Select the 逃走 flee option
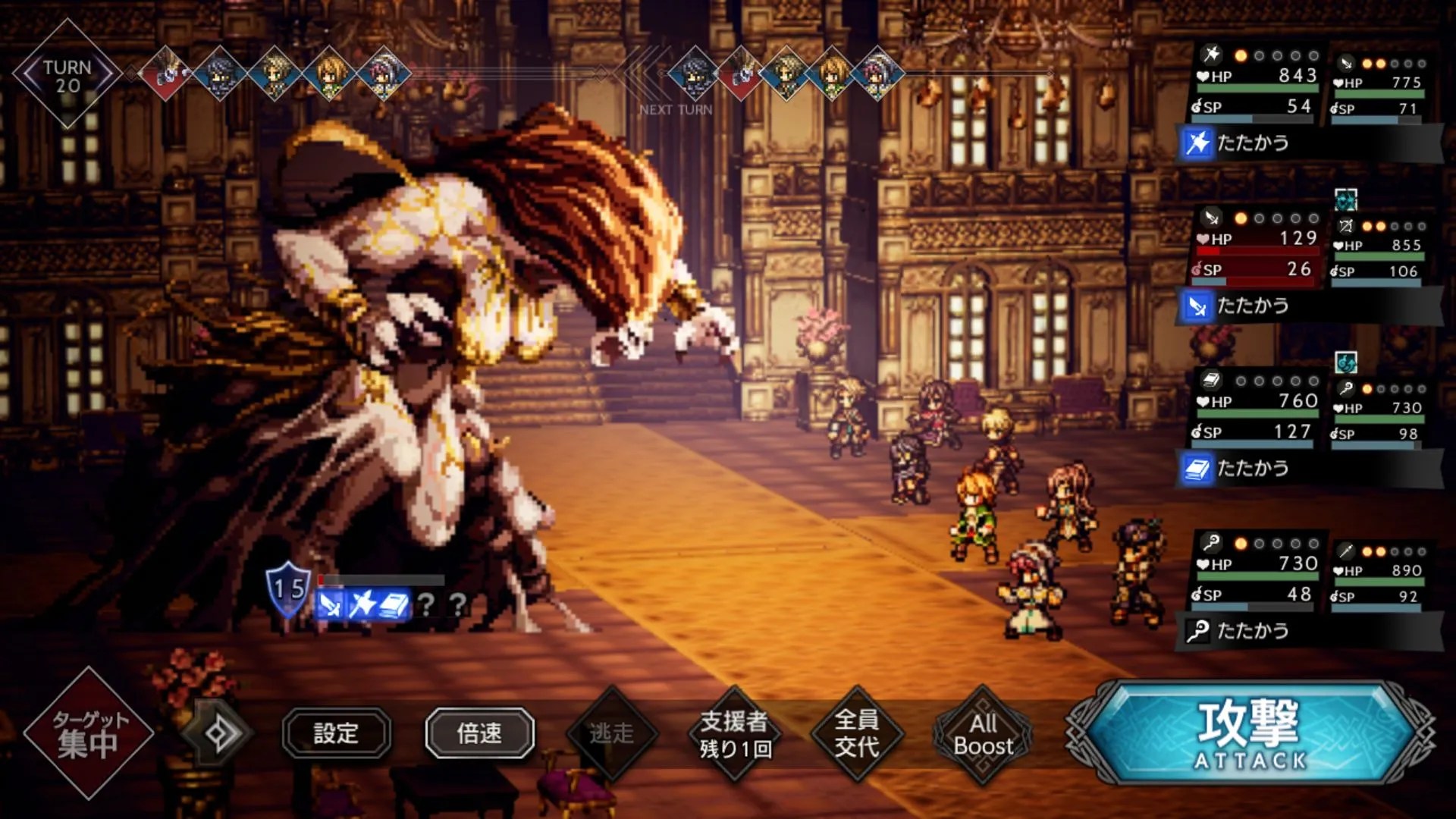 pos(611,733)
